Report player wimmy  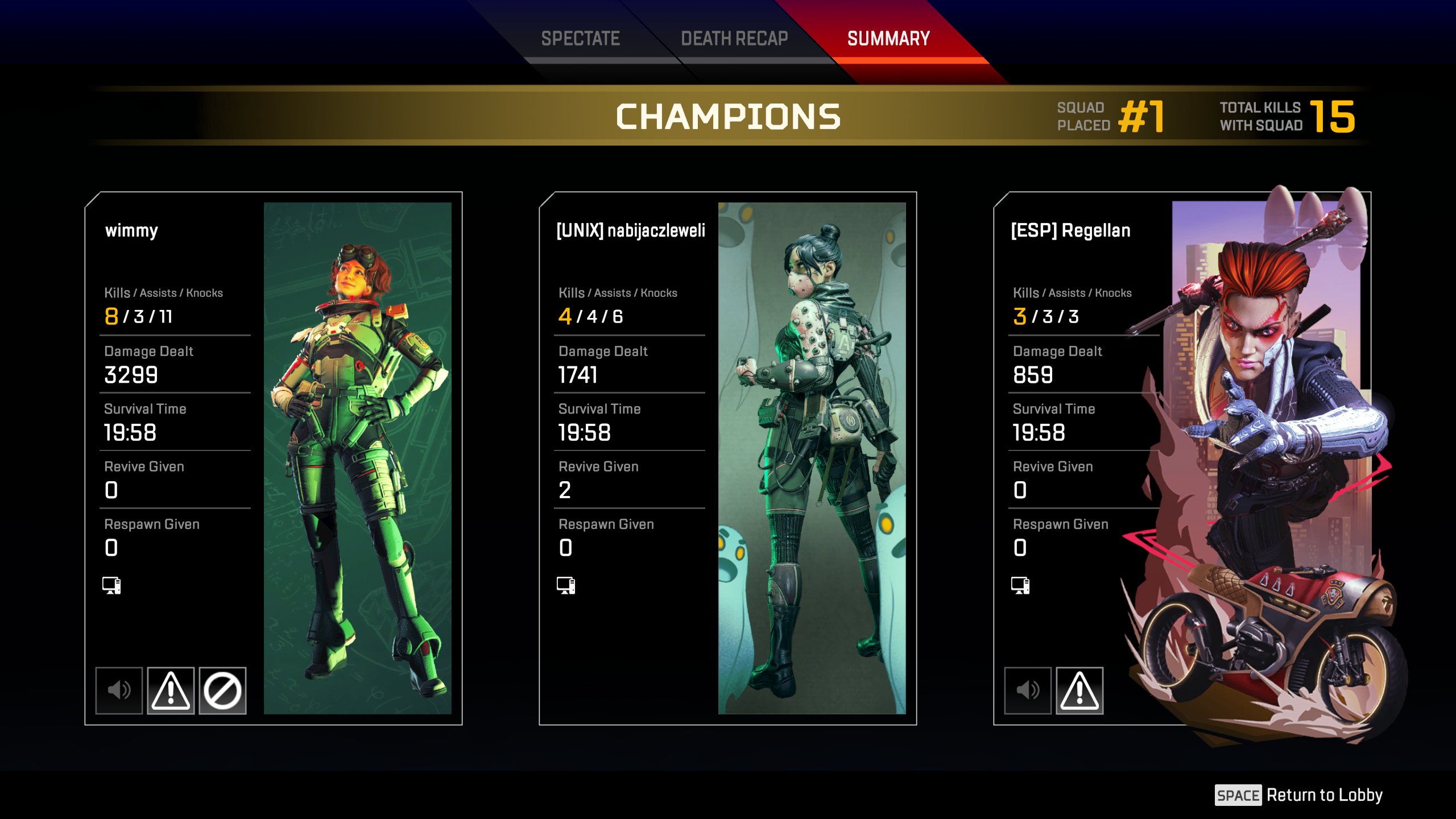pyautogui.click(x=171, y=690)
